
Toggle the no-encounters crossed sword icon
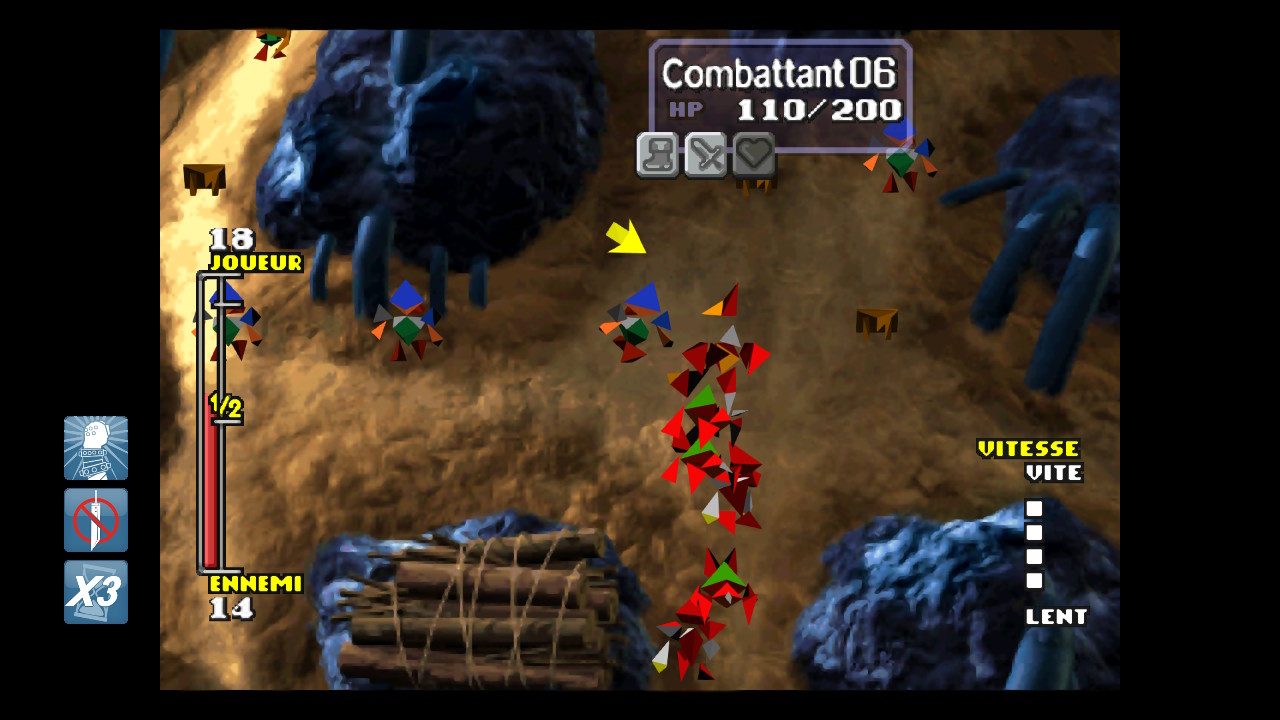tap(96, 520)
